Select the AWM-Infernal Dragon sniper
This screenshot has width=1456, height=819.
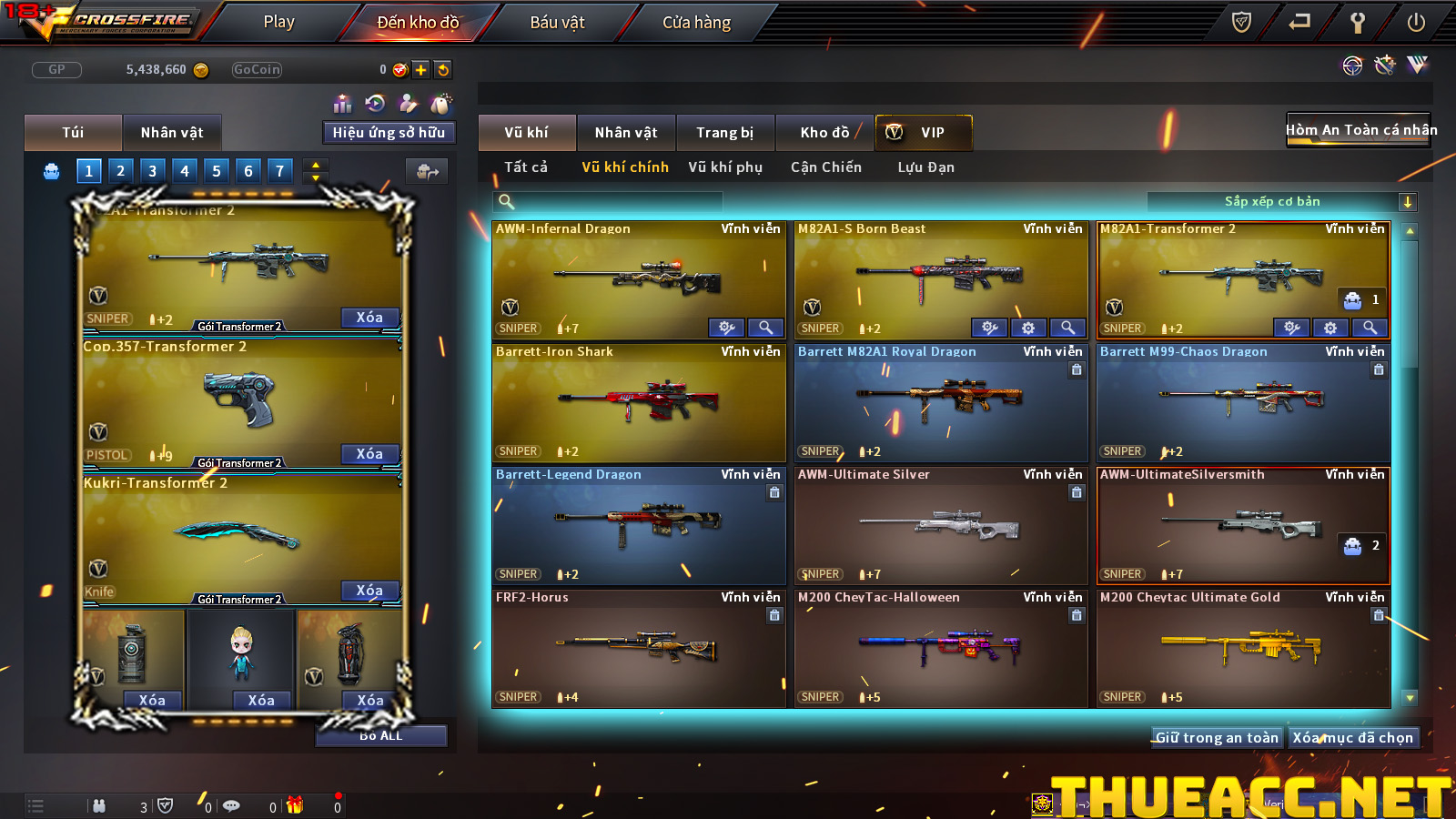[x=638, y=276]
